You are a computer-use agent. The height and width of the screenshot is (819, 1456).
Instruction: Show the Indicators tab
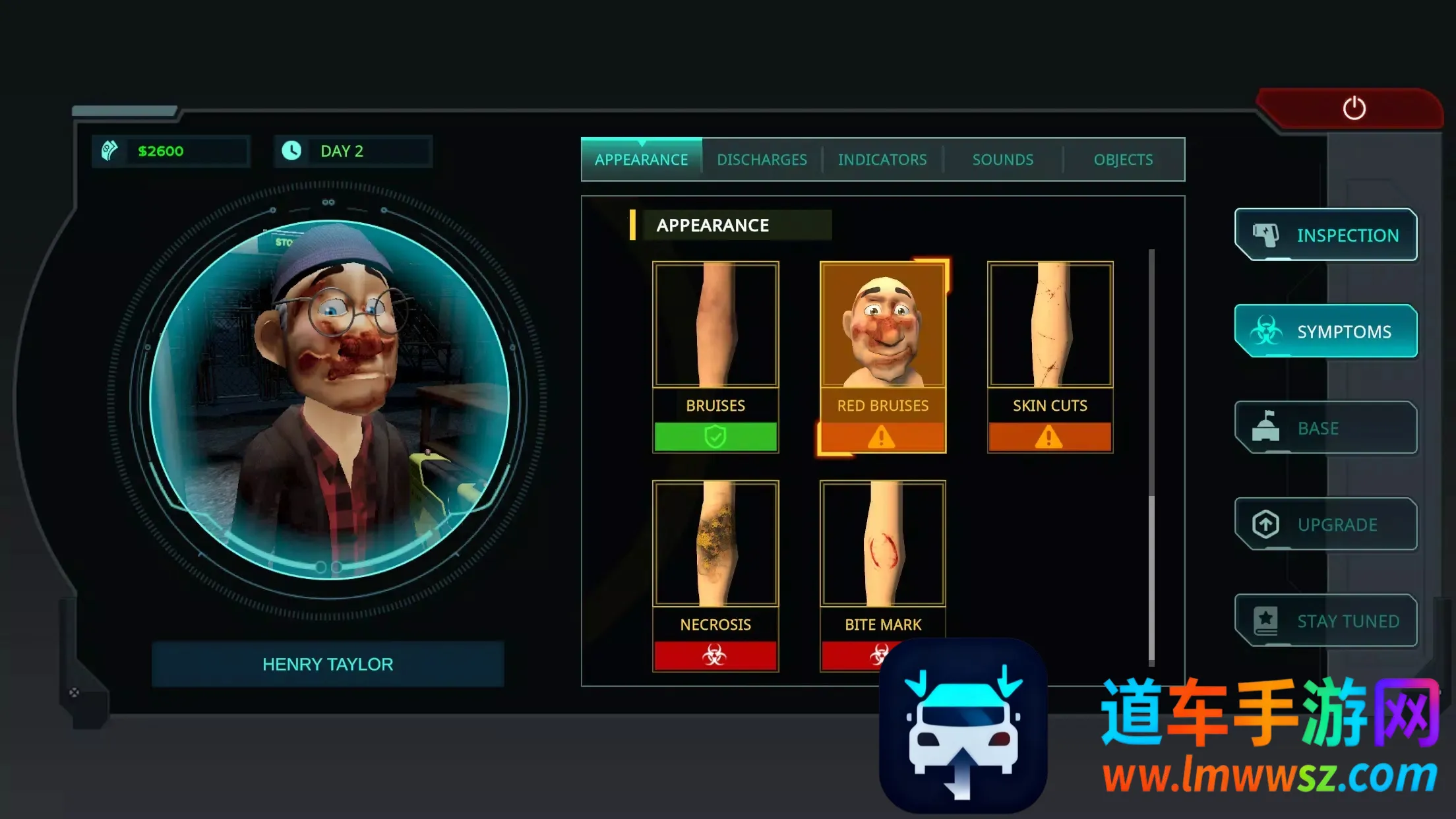tap(882, 160)
